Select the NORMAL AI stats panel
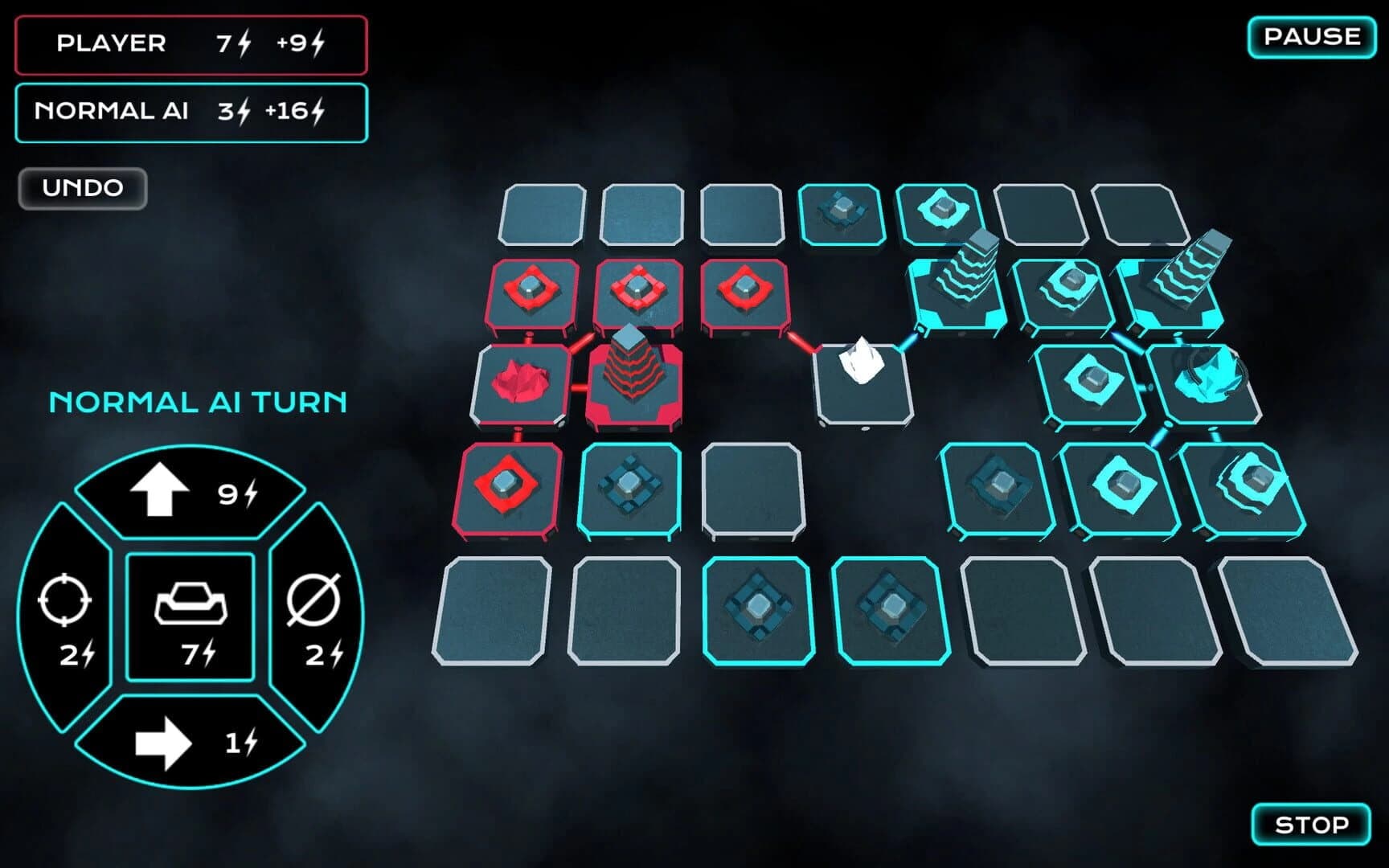The image size is (1389, 868). 191,111
